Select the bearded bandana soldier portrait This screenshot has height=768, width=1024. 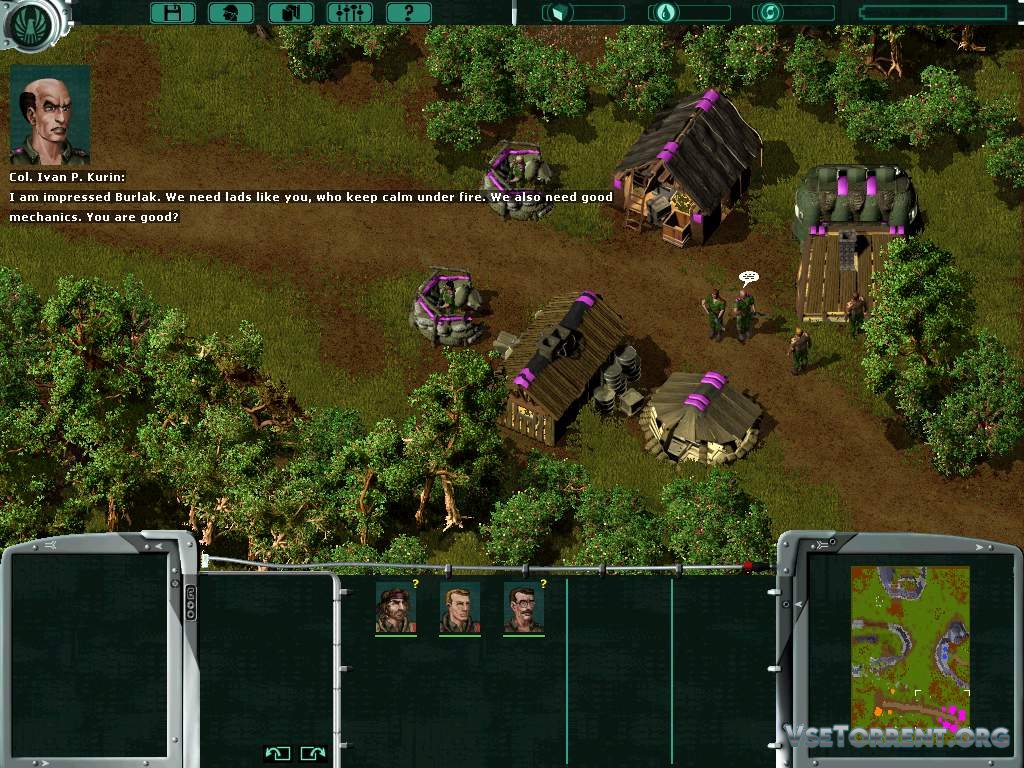396,607
